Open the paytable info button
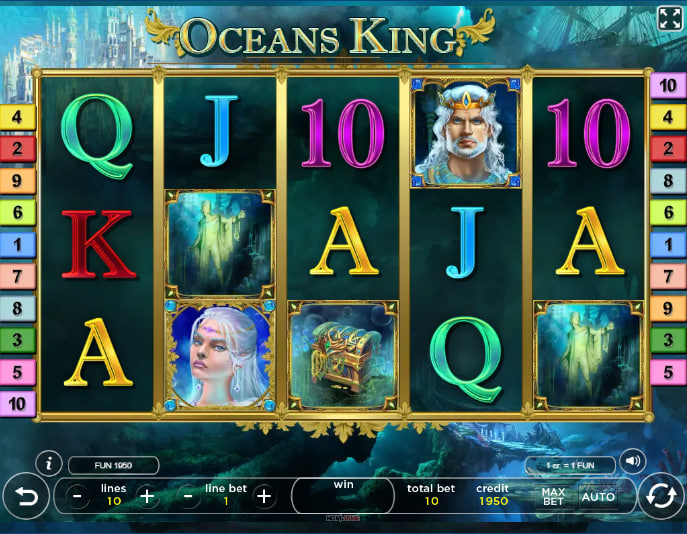The height and width of the screenshot is (534, 687). click(x=47, y=464)
